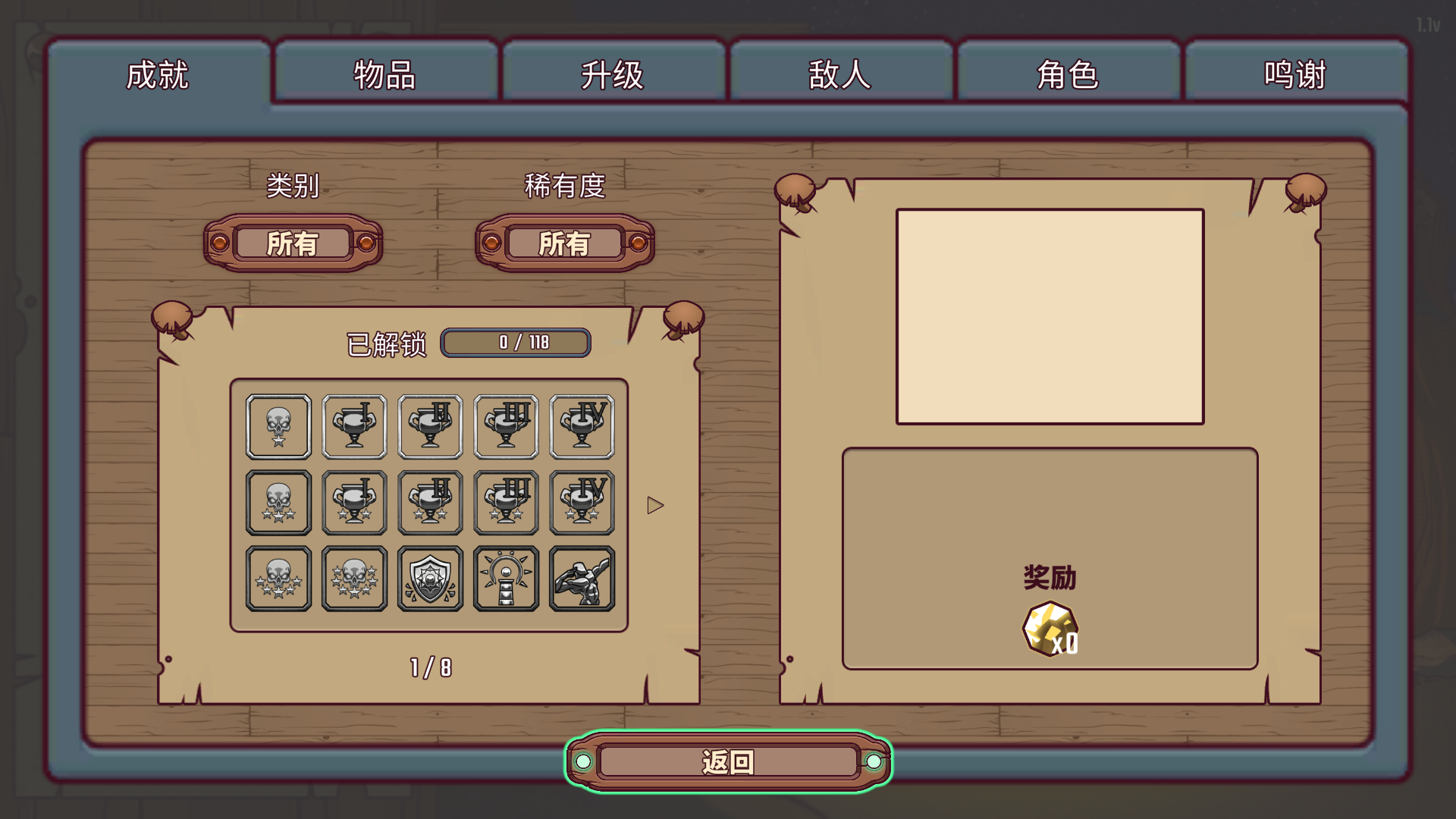Open the lighthouse achievement details
This screenshot has height=819, width=1456.
[x=506, y=578]
